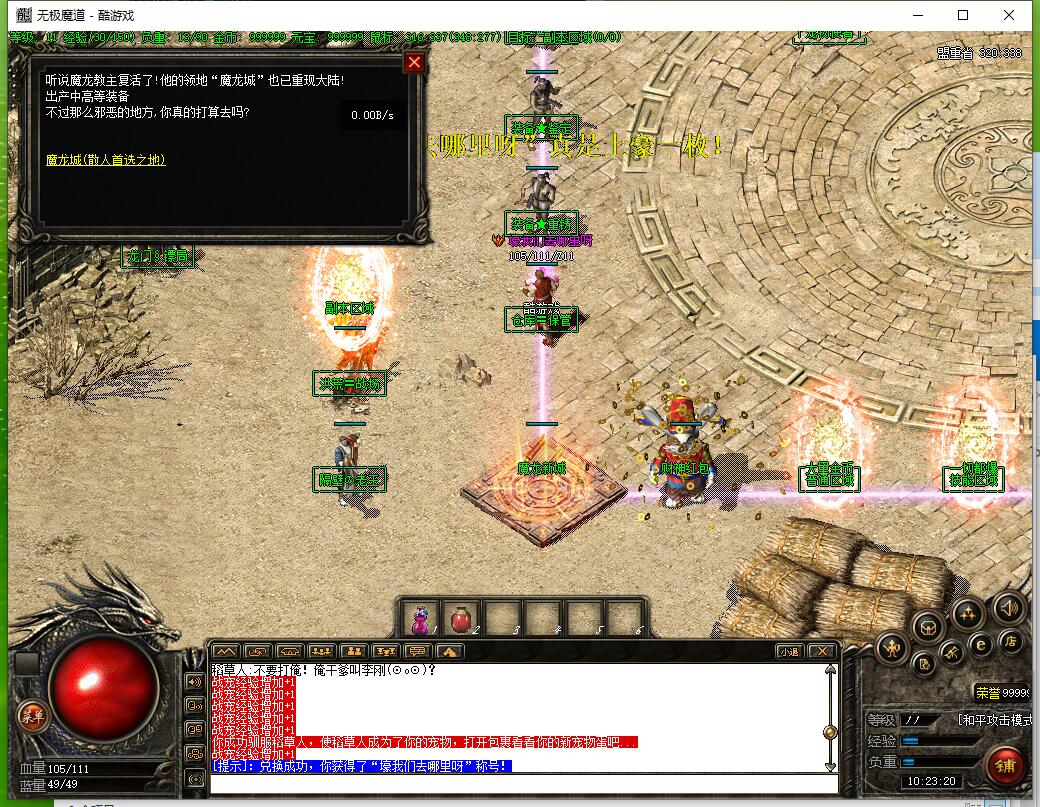The height and width of the screenshot is (807, 1040).
Task: Maximize the game window
Action: point(963,15)
